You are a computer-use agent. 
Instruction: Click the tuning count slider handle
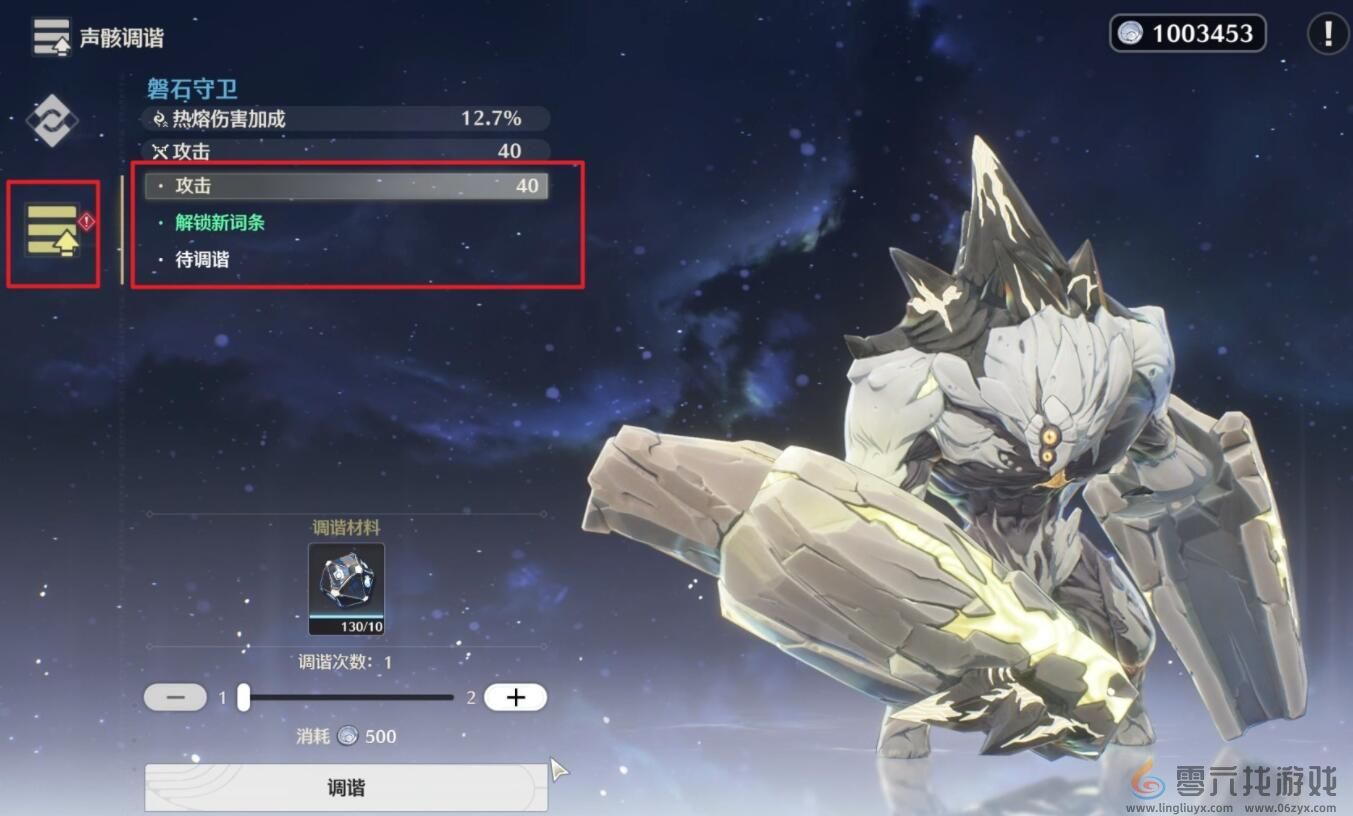[x=243, y=697]
